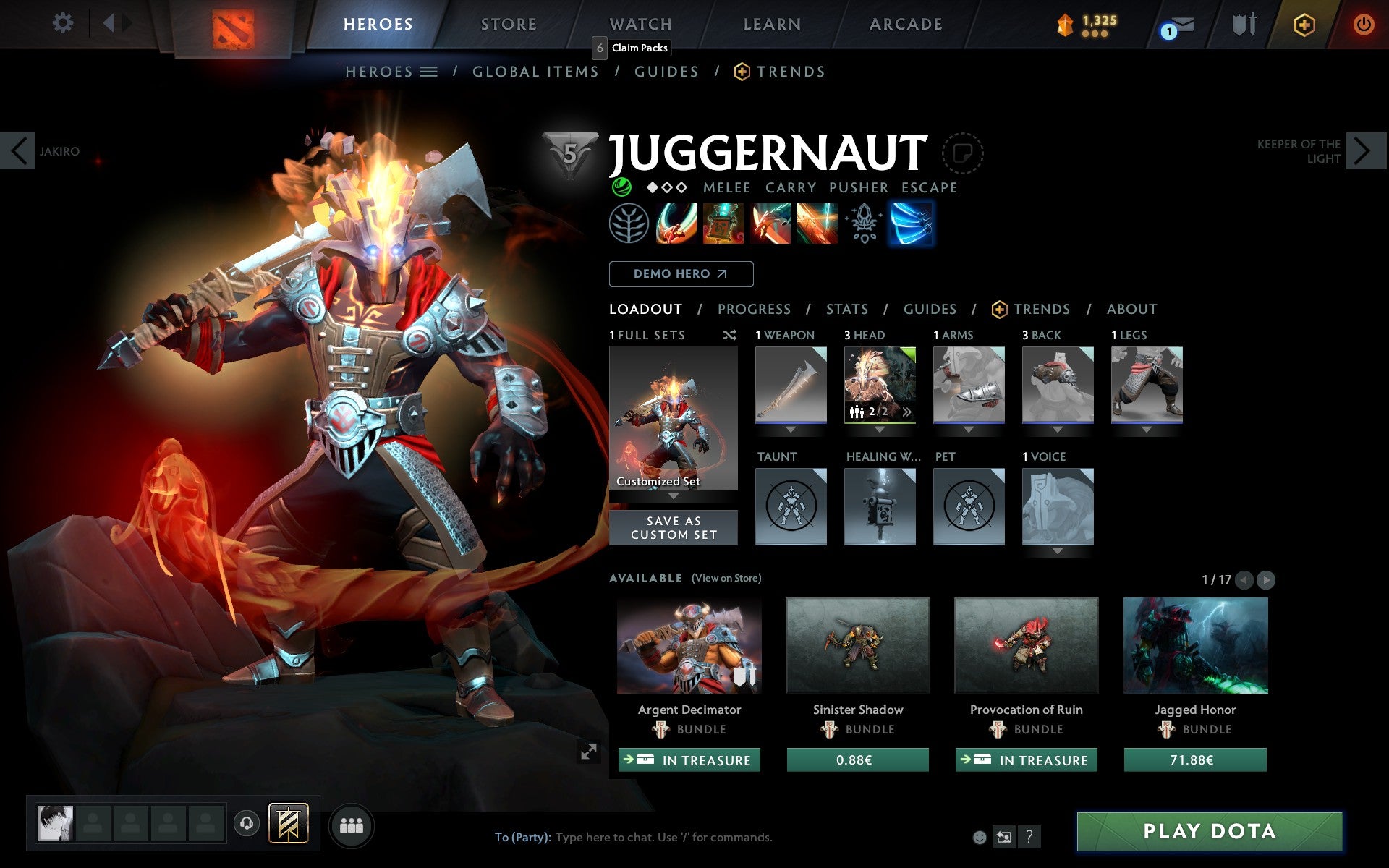Image resolution: width=1389 pixels, height=868 pixels.
Task: Switch to the PROGRESS tab
Action: click(754, 309)
